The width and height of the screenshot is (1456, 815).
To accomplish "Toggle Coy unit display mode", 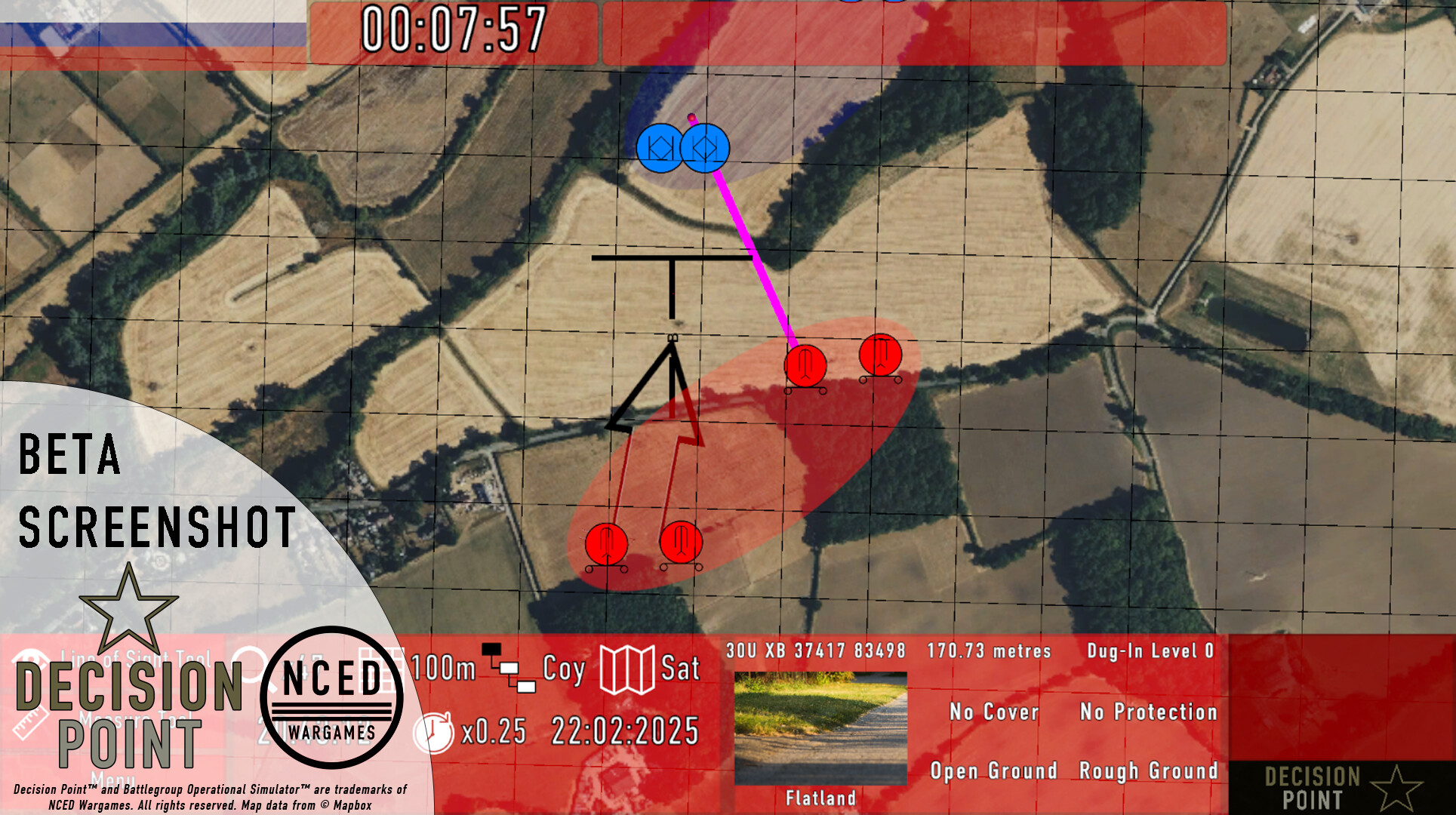I will (x=563, y=669).
